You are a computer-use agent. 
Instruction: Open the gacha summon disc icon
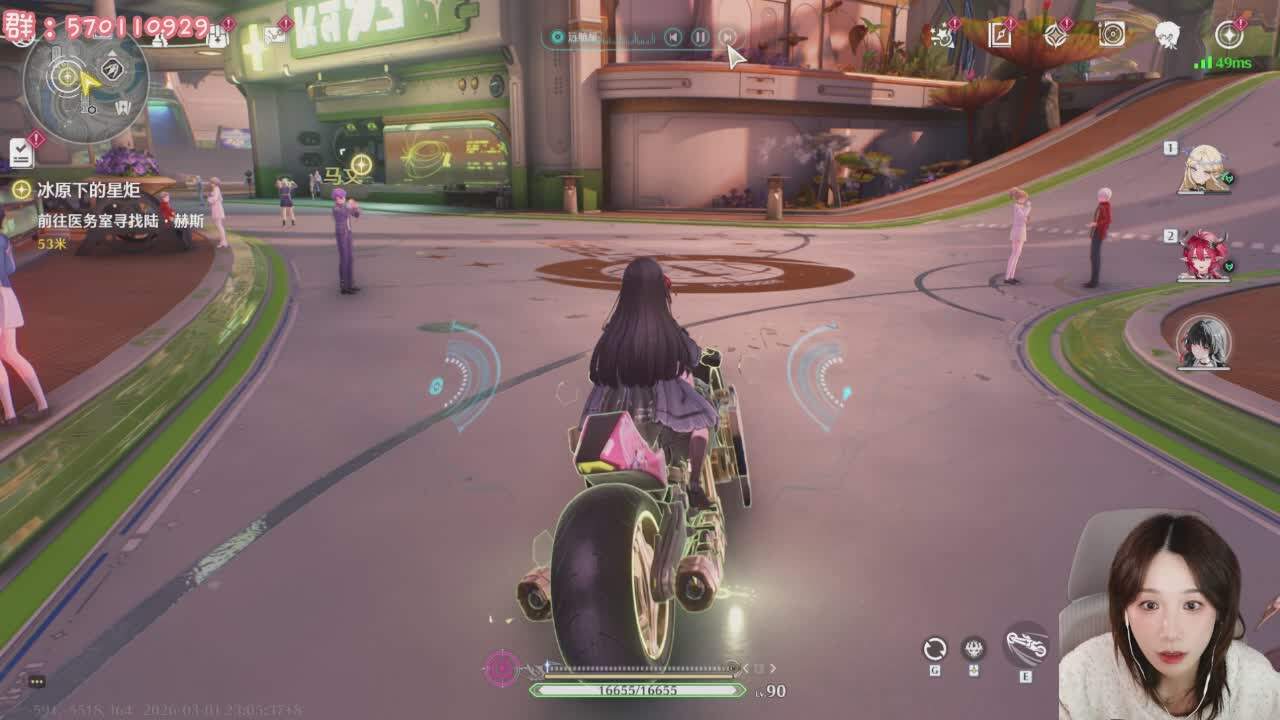[1113, 33]
